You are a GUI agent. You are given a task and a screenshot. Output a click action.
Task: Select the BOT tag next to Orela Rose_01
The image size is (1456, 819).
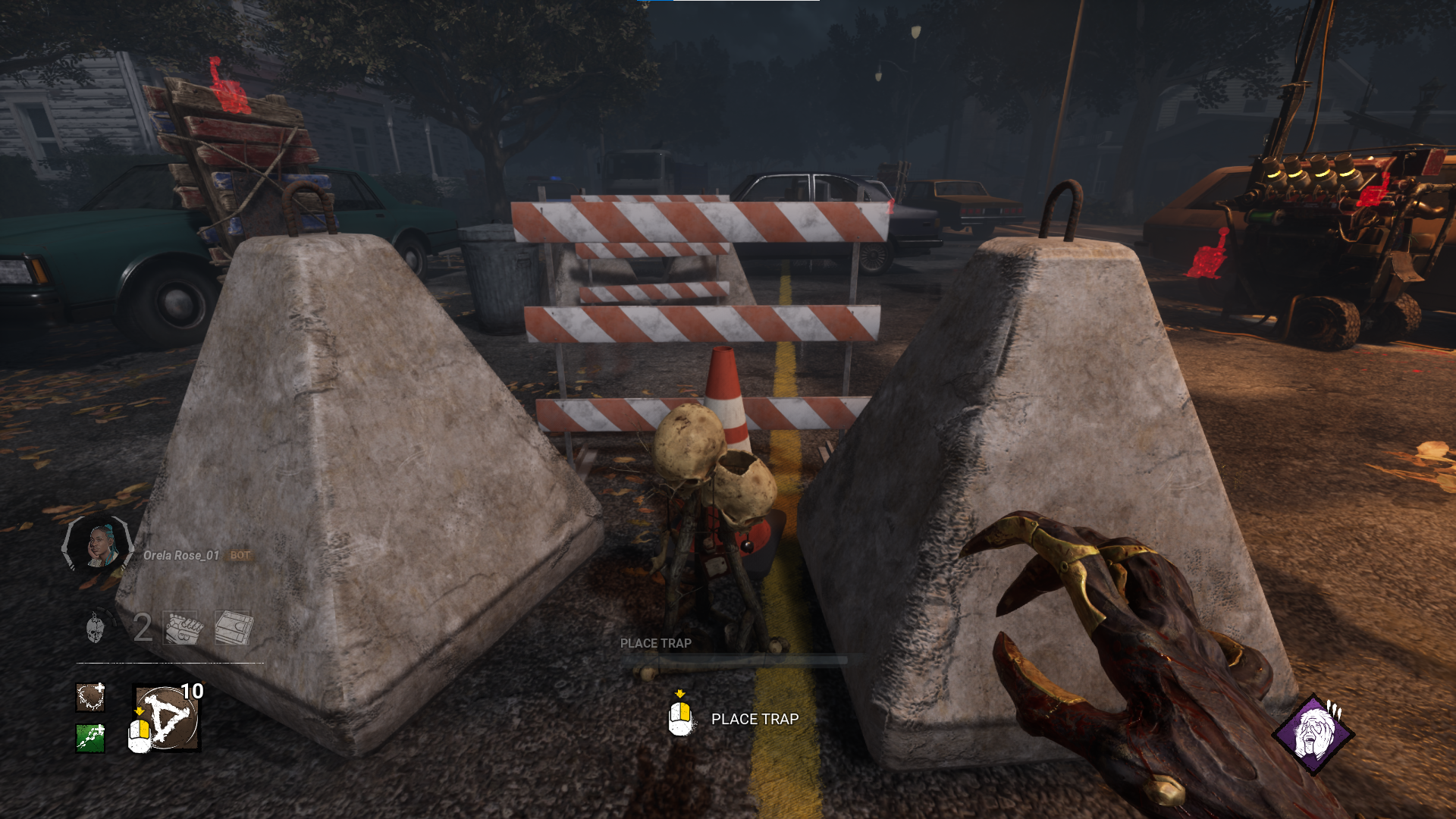pos(240,555)
